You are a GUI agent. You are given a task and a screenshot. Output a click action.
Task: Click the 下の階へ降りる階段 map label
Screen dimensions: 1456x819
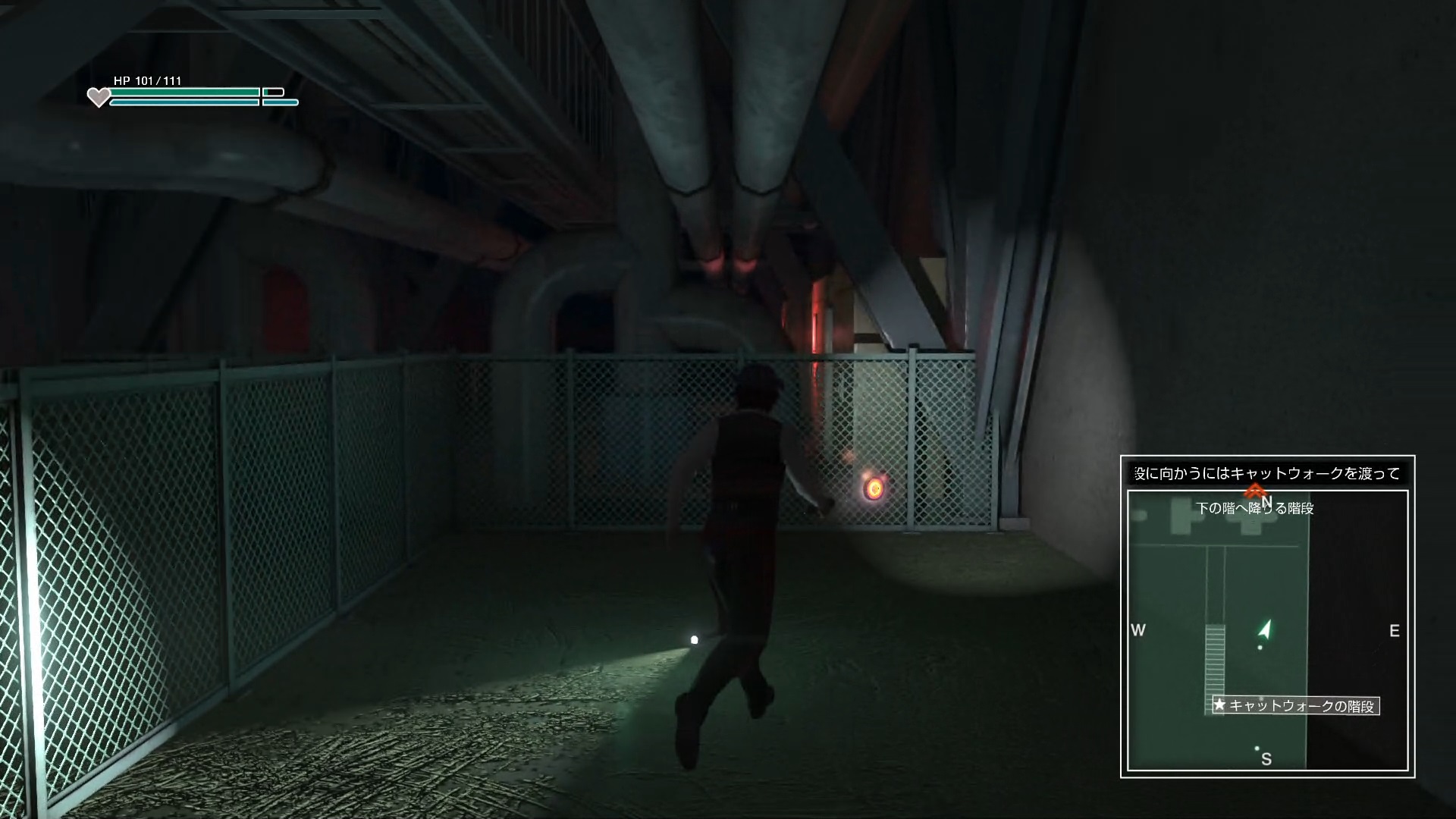[1255, 509]
